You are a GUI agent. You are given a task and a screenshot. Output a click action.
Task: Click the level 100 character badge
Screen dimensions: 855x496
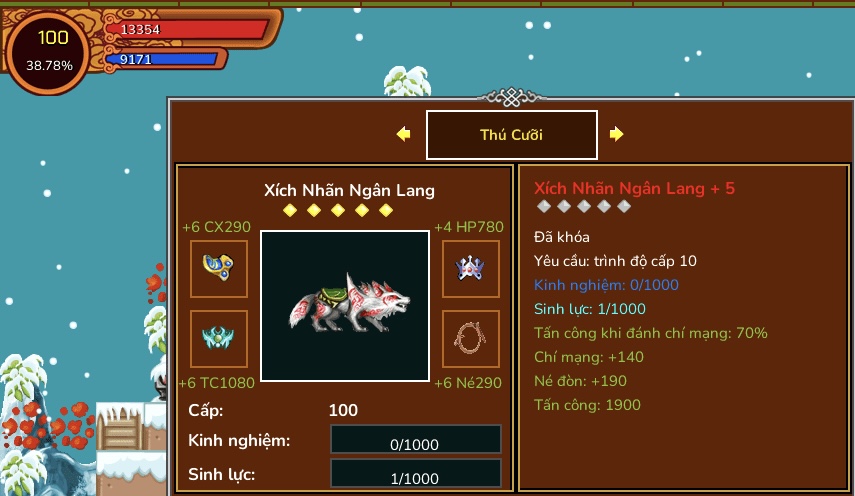[50, 51]
